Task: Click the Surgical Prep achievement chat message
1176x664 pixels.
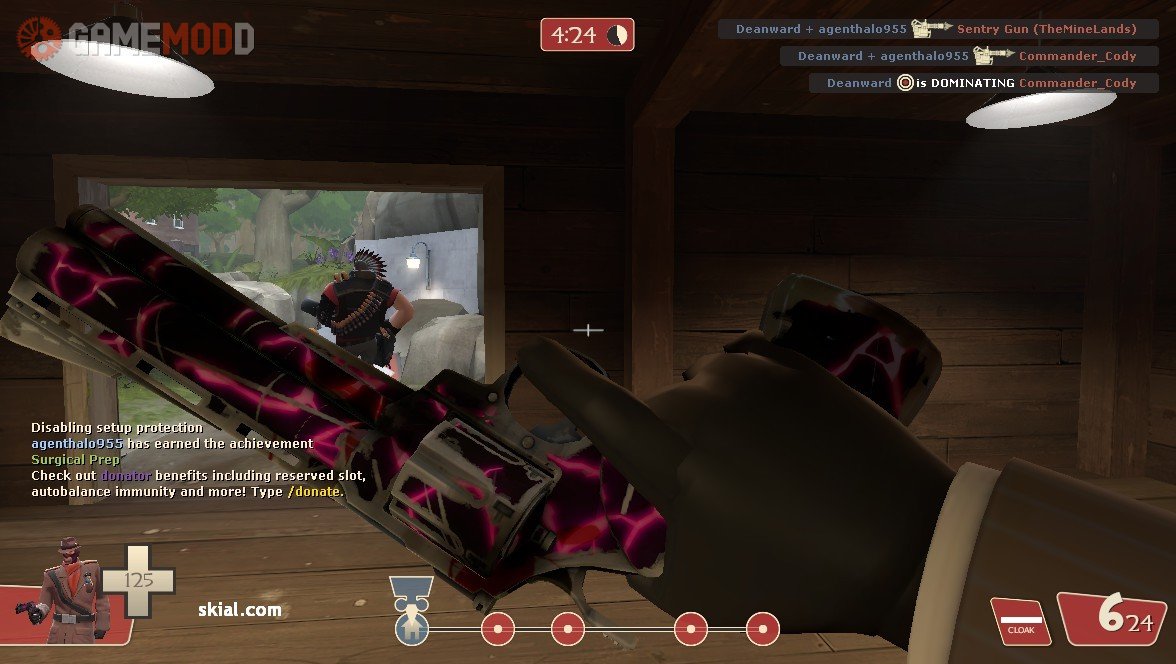Action: tap(75, 459)
